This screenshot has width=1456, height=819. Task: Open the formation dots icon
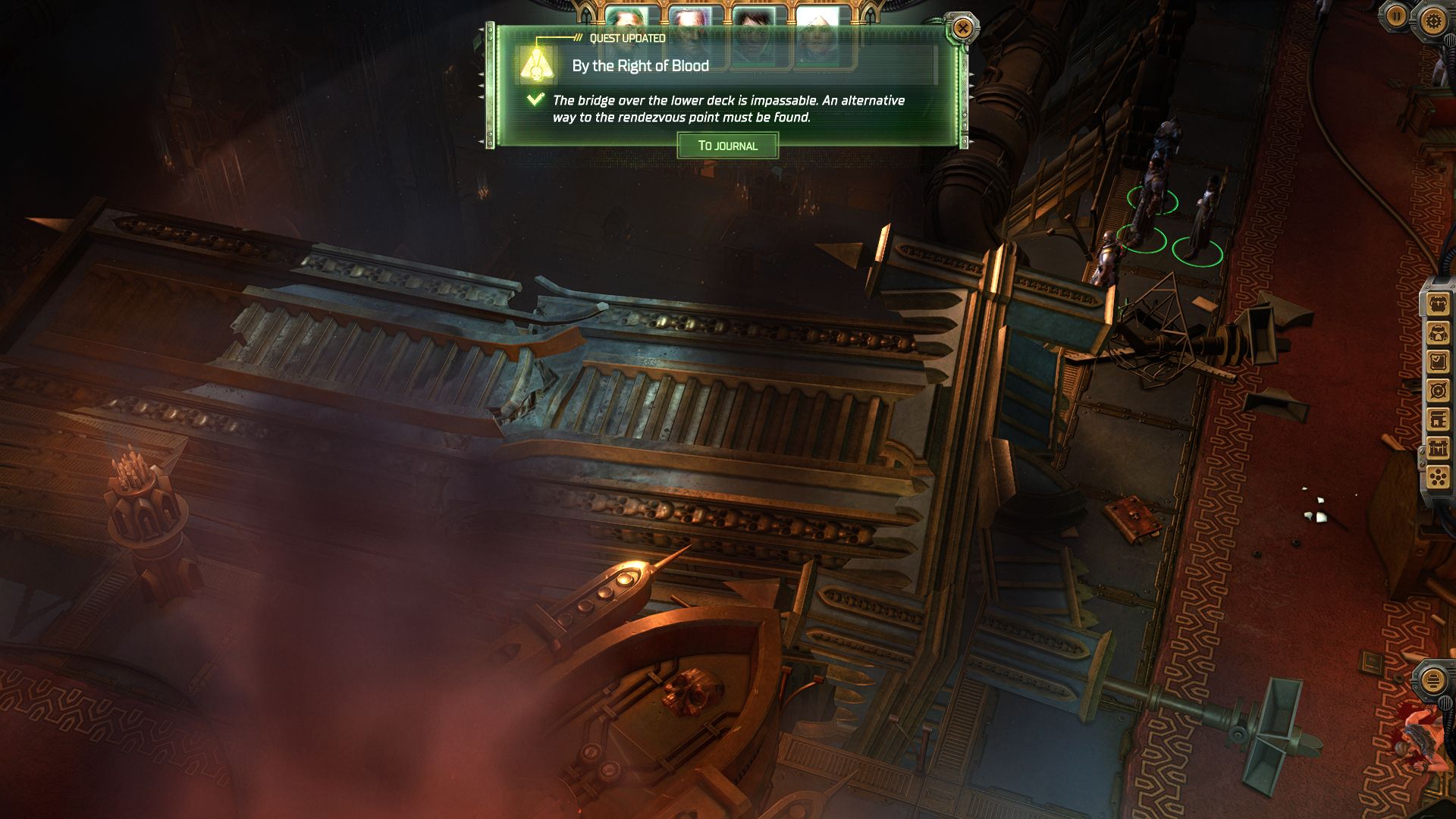click(1439, 477)
